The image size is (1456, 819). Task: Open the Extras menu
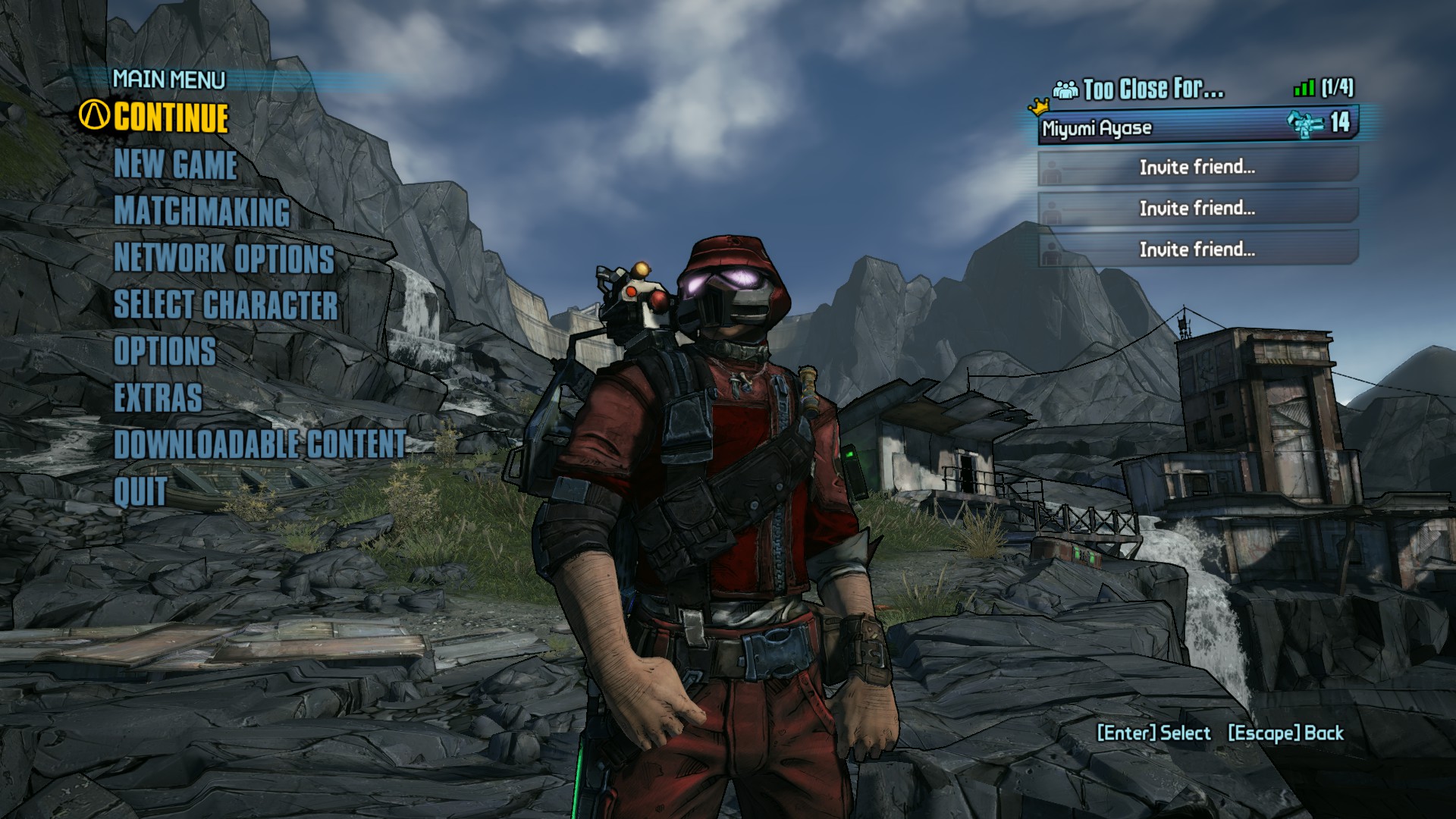pyautogui.click(x=158, y=398)
